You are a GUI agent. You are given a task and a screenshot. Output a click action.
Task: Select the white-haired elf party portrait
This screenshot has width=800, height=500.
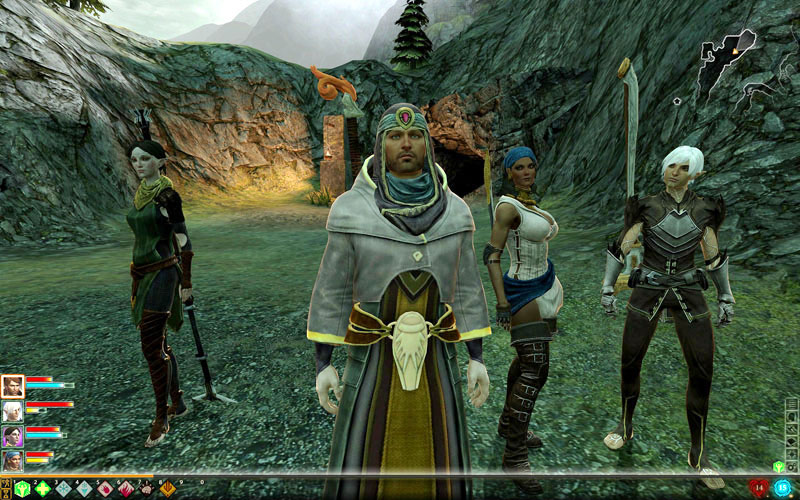click(12, 411)
